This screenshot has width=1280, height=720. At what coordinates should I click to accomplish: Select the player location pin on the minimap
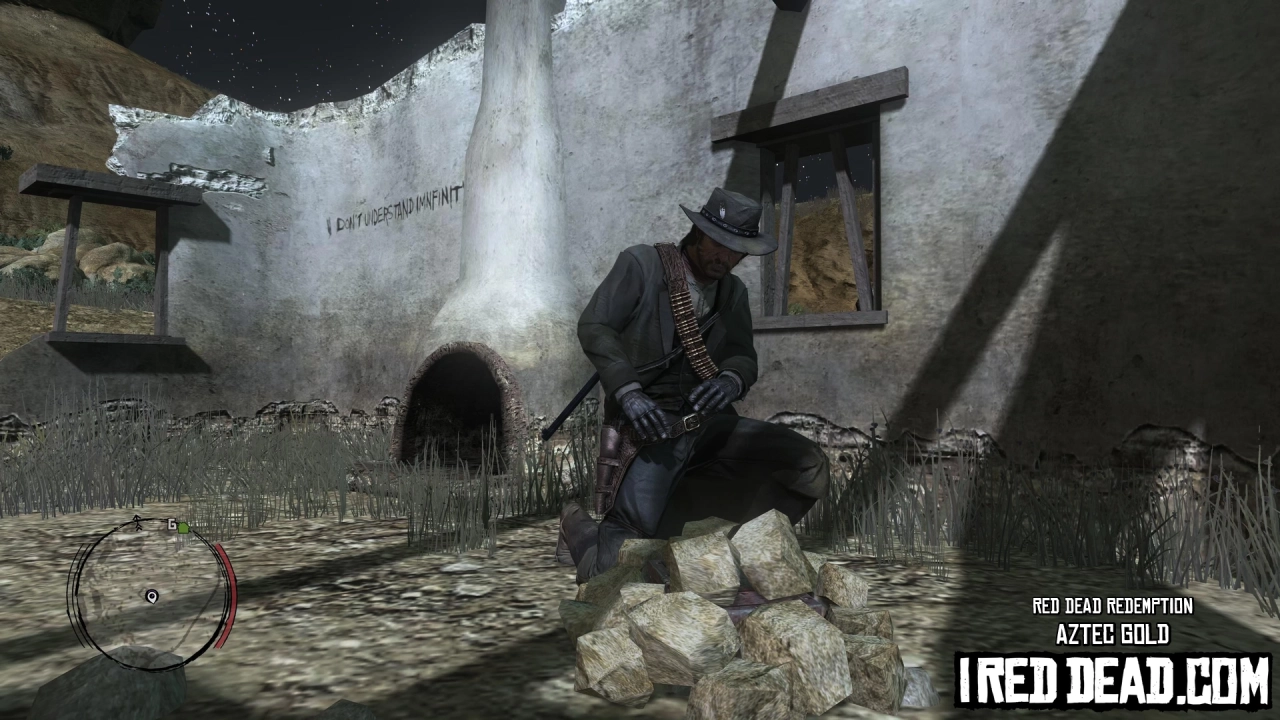point(152,596)
